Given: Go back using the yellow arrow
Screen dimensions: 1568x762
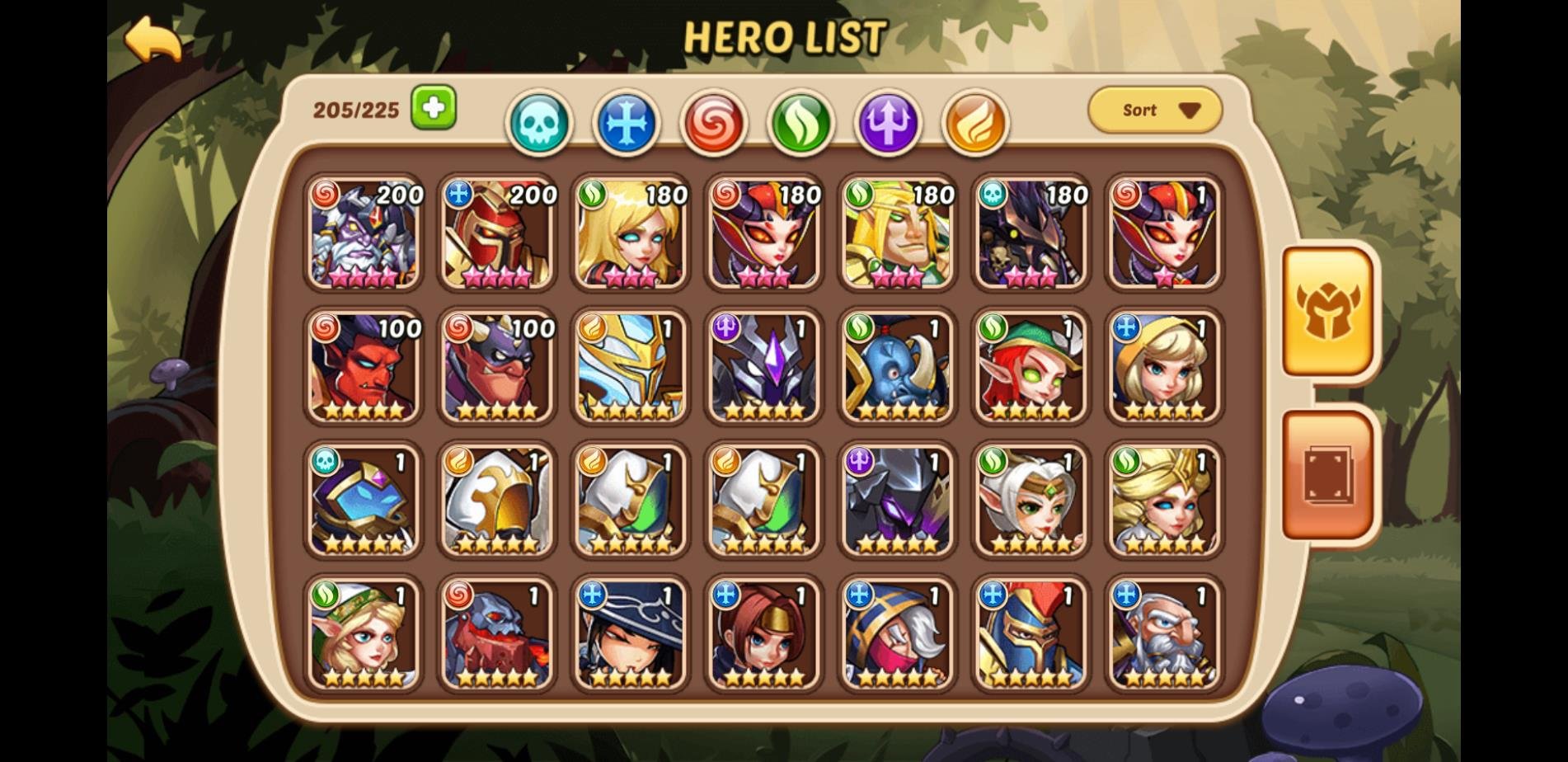Looking at the screenshot, I should click(153, 40).
